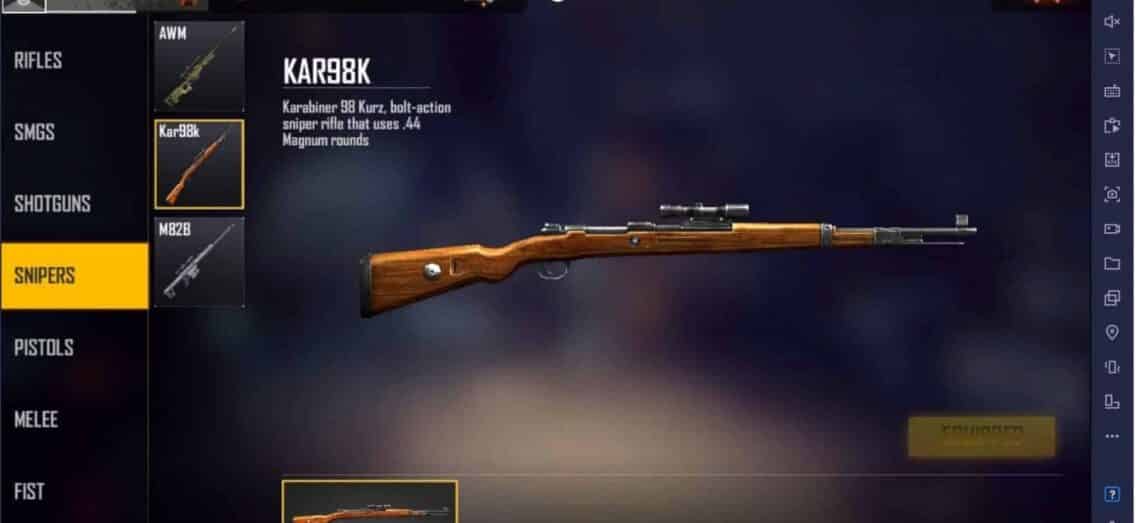Select the Shotguns category
The height and width of the screenshot is (523, 1144).
click(x=52, y=204)
